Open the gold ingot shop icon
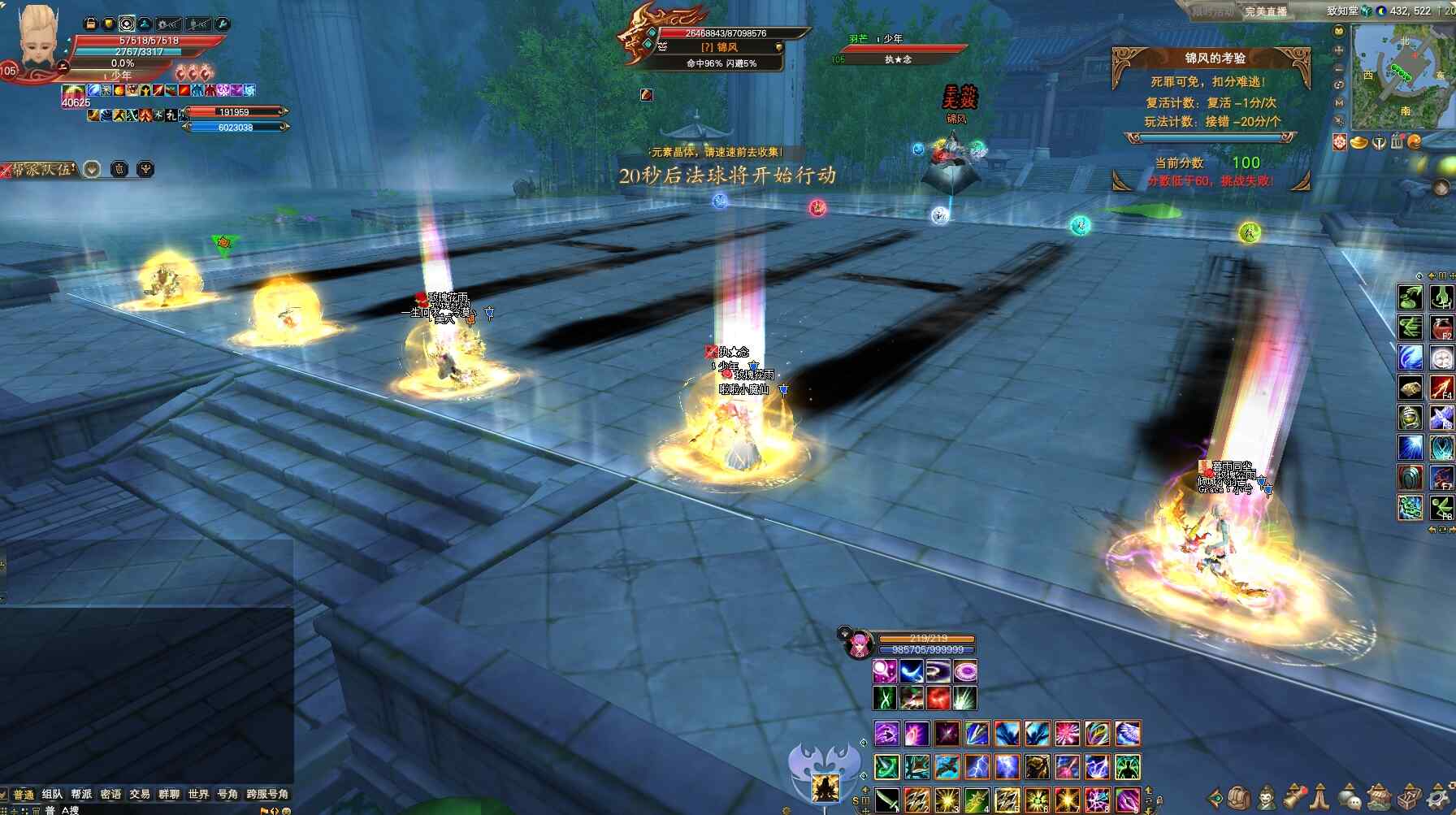This screenshot has width=1456, height=815. 1358,143
